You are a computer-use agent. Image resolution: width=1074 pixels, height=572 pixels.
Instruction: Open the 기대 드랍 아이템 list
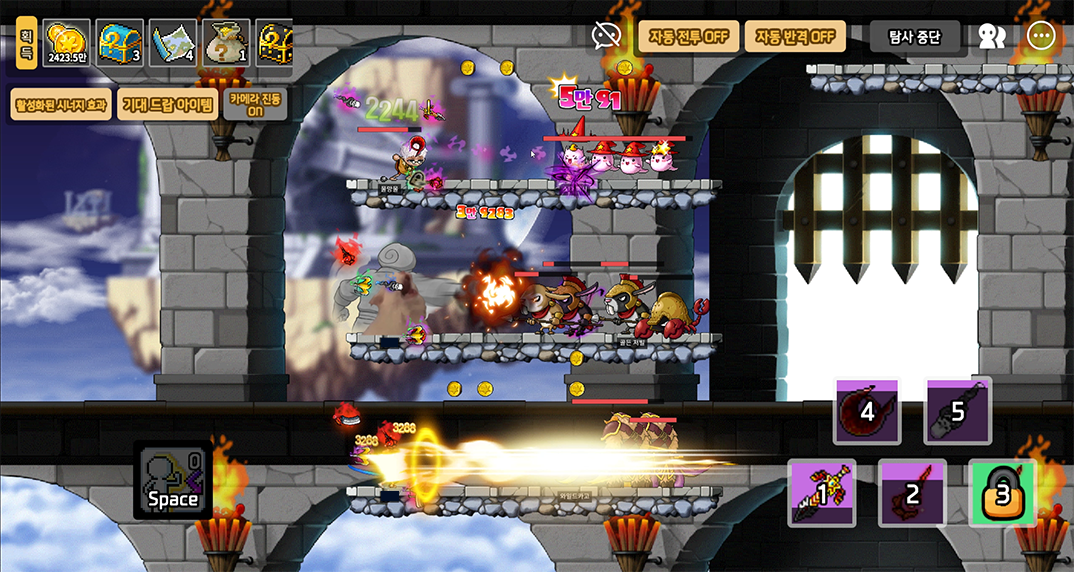point(166,104)
